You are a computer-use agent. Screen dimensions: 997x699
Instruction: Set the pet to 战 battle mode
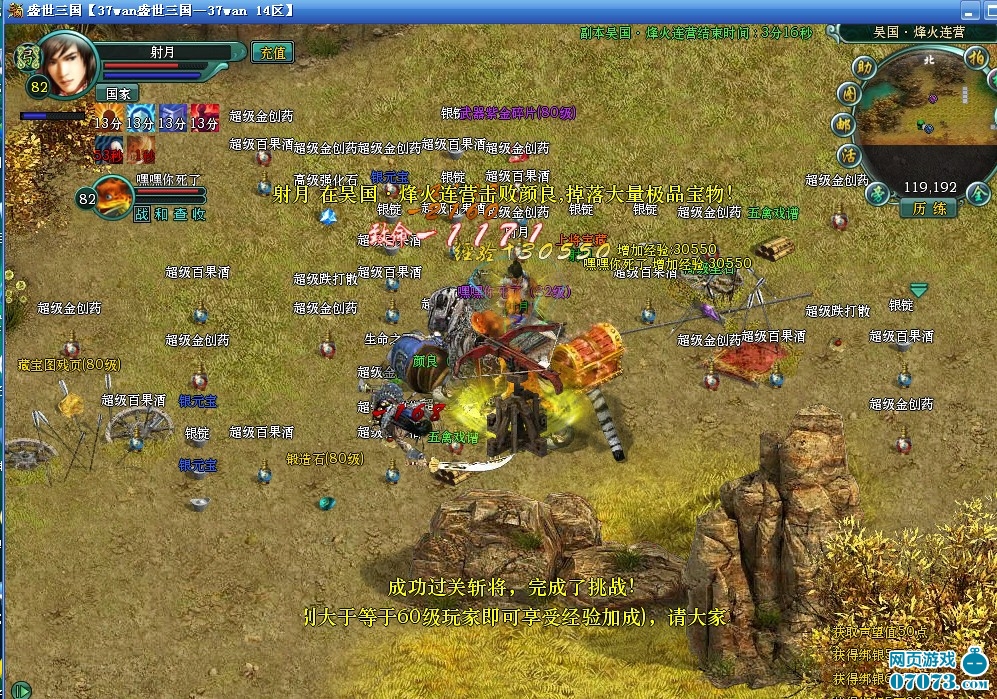pos(139,214)
